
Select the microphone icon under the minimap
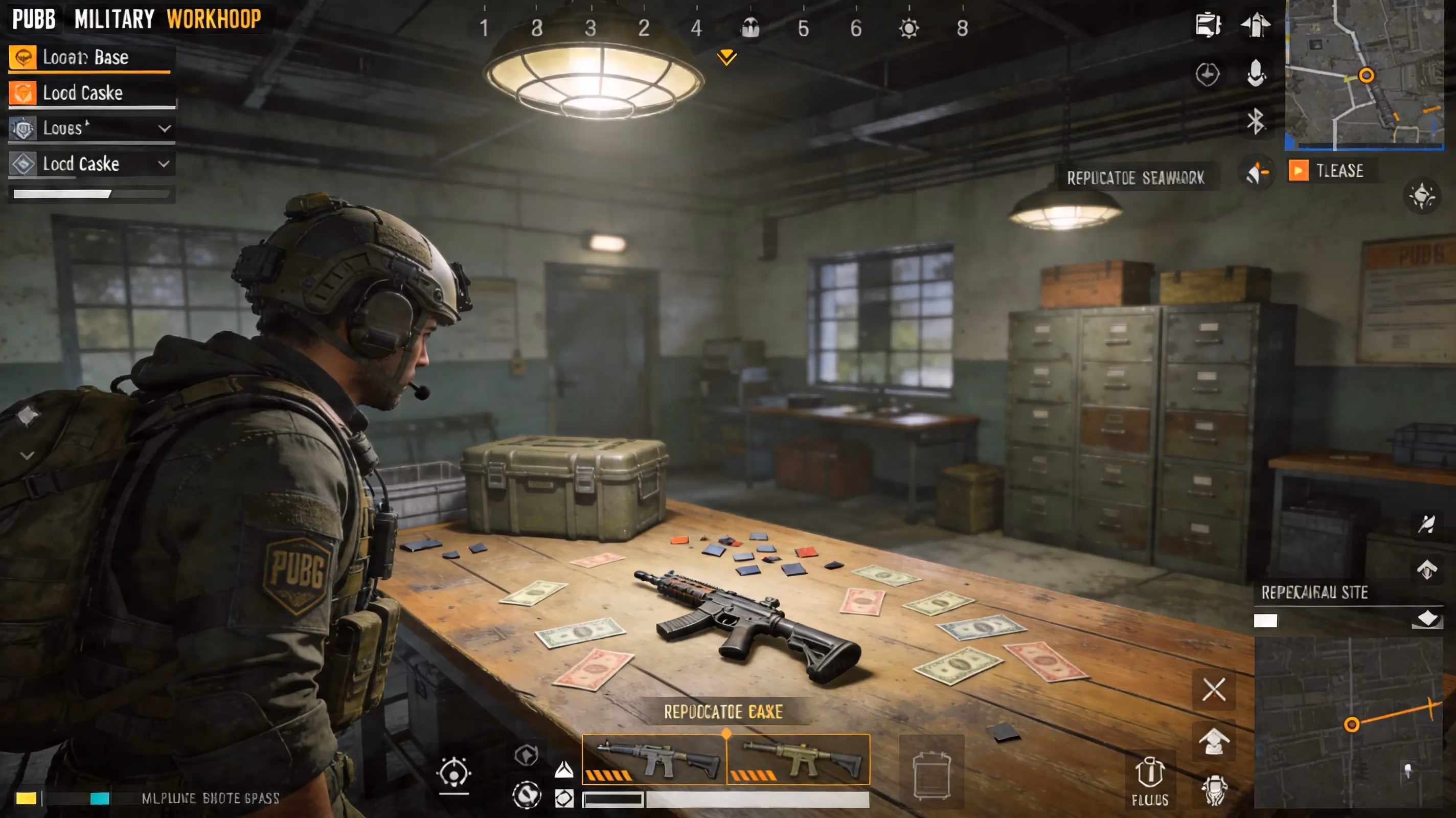(1256, 74)
